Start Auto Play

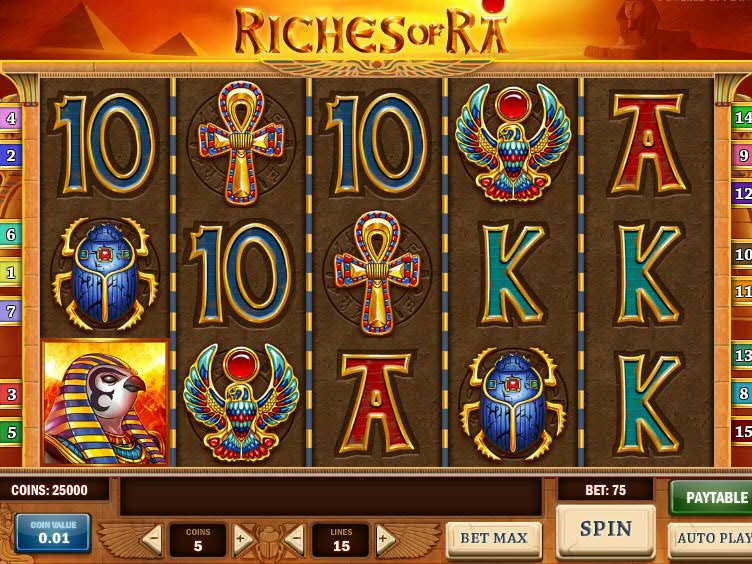pos(712,538)
